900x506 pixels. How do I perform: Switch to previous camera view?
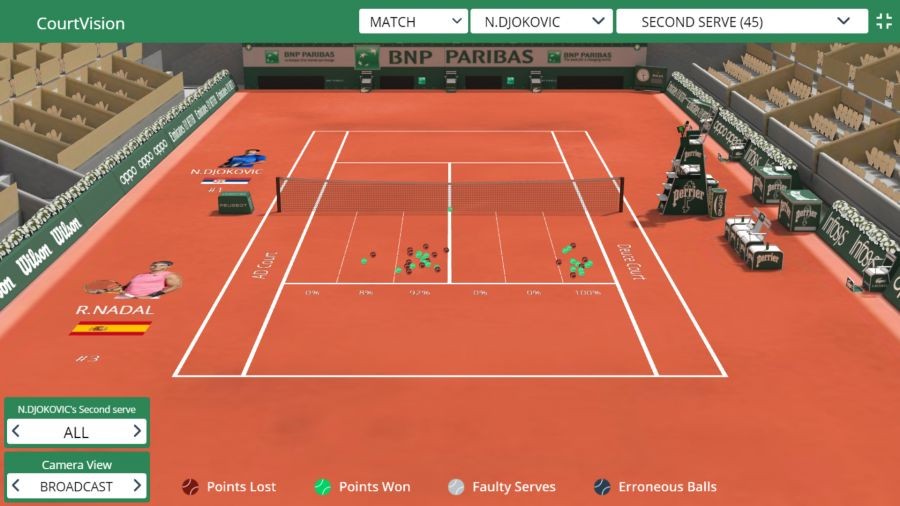[x=16, y=486]
